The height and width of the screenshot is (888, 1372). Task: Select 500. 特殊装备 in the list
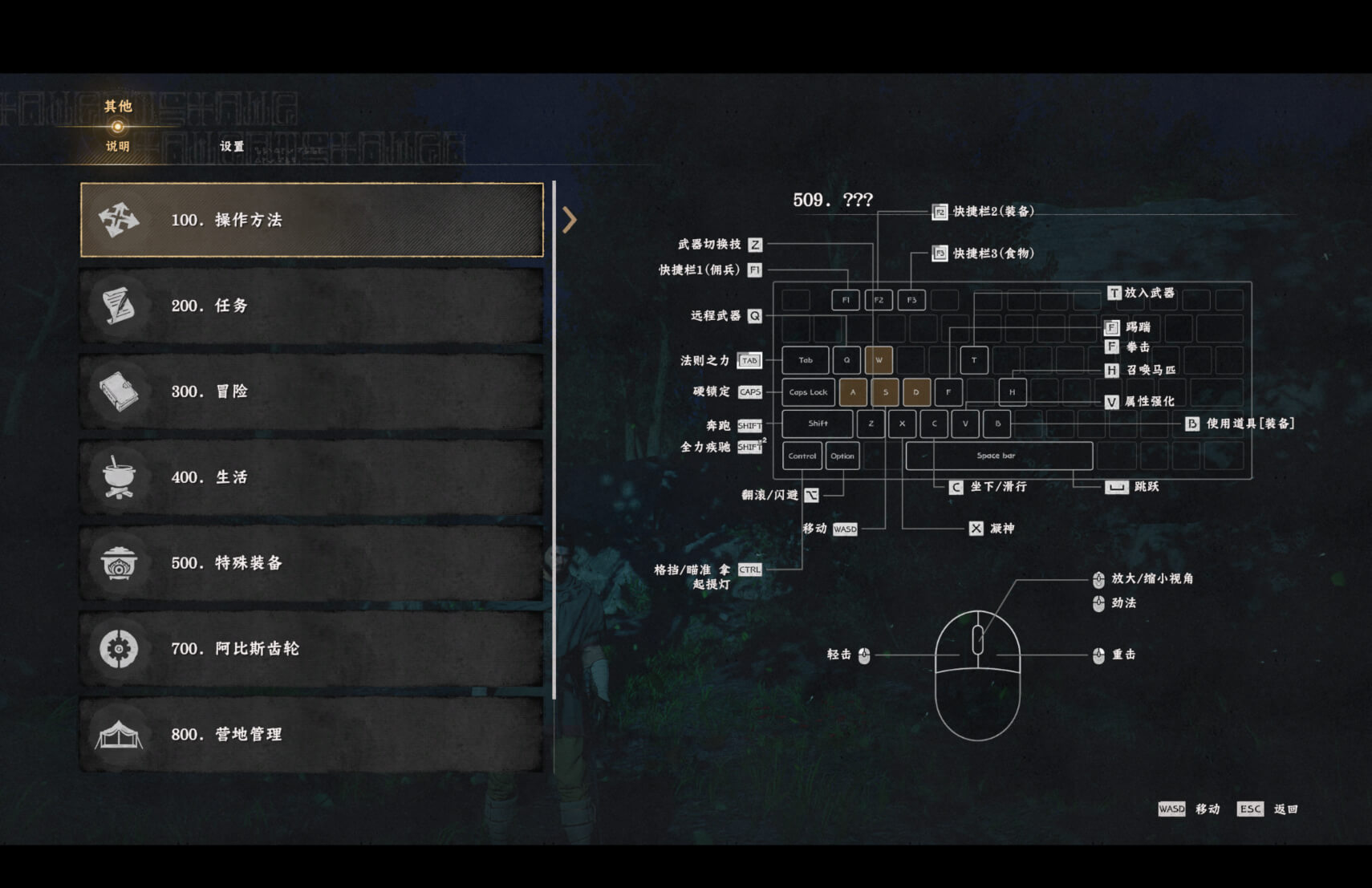(312, 563)
